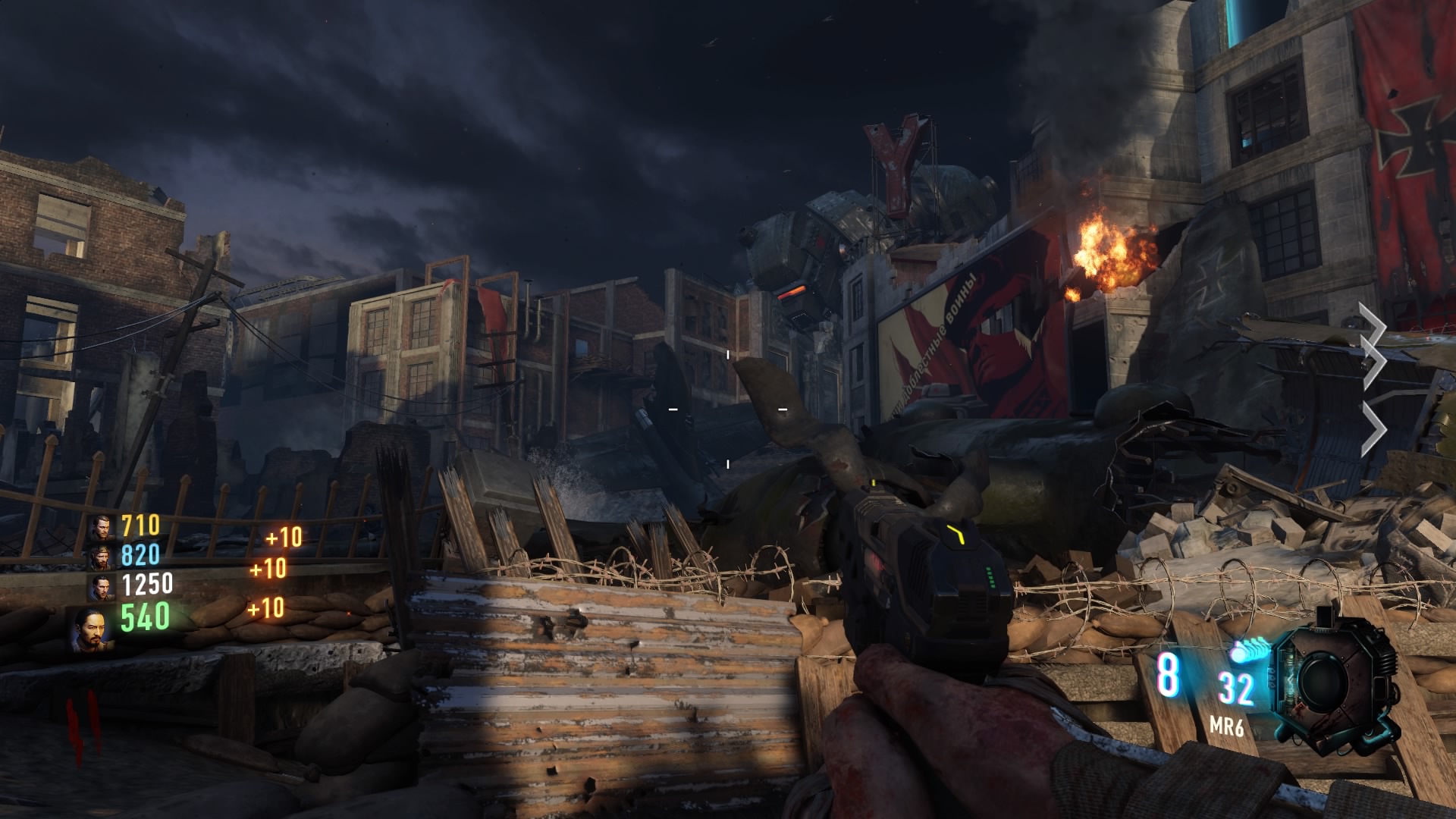Click the large green player portrait
The height and width of the screenshot is (819, 1456).
[93, 629]
